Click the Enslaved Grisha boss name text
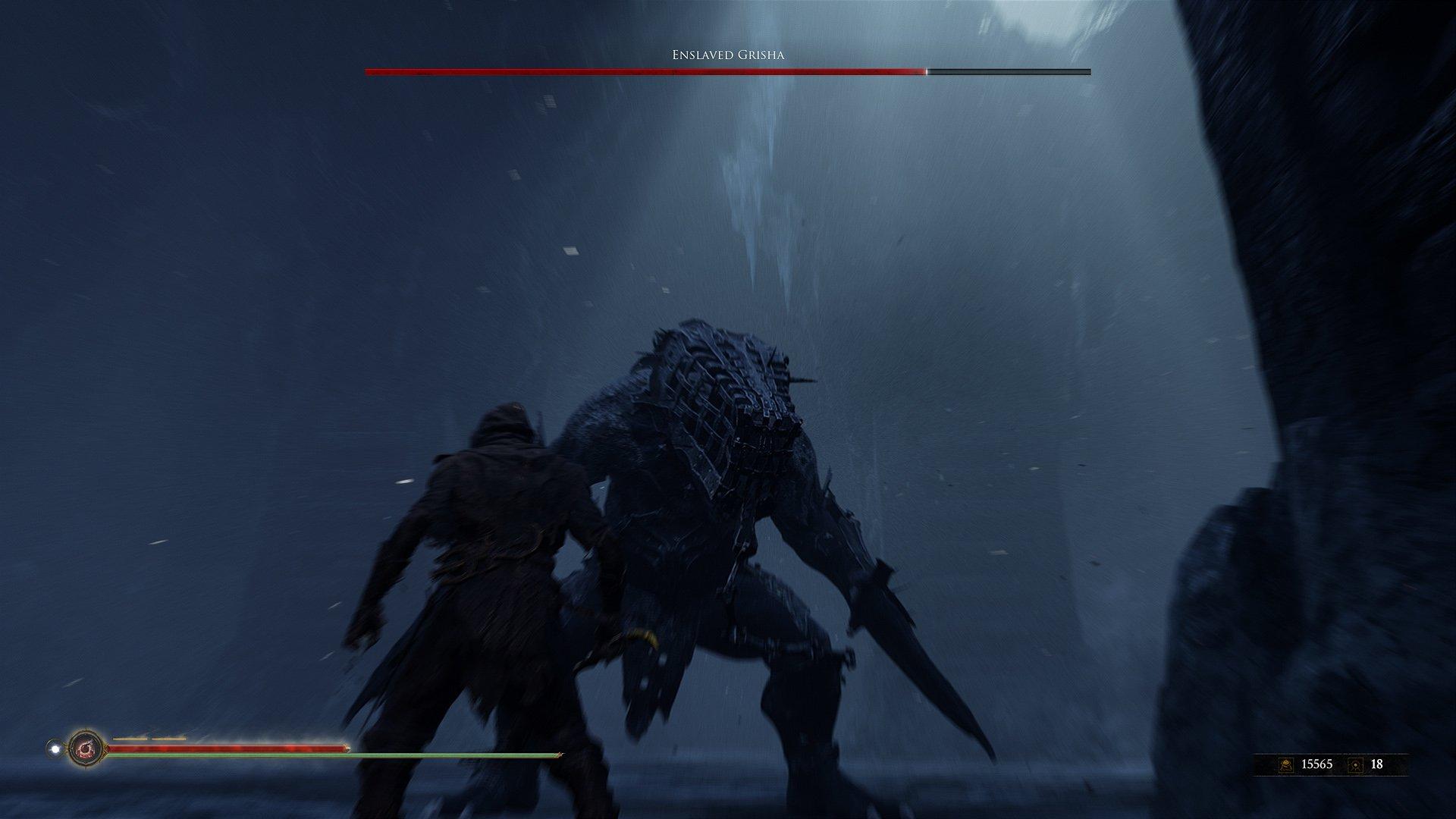 pos(727,55)
